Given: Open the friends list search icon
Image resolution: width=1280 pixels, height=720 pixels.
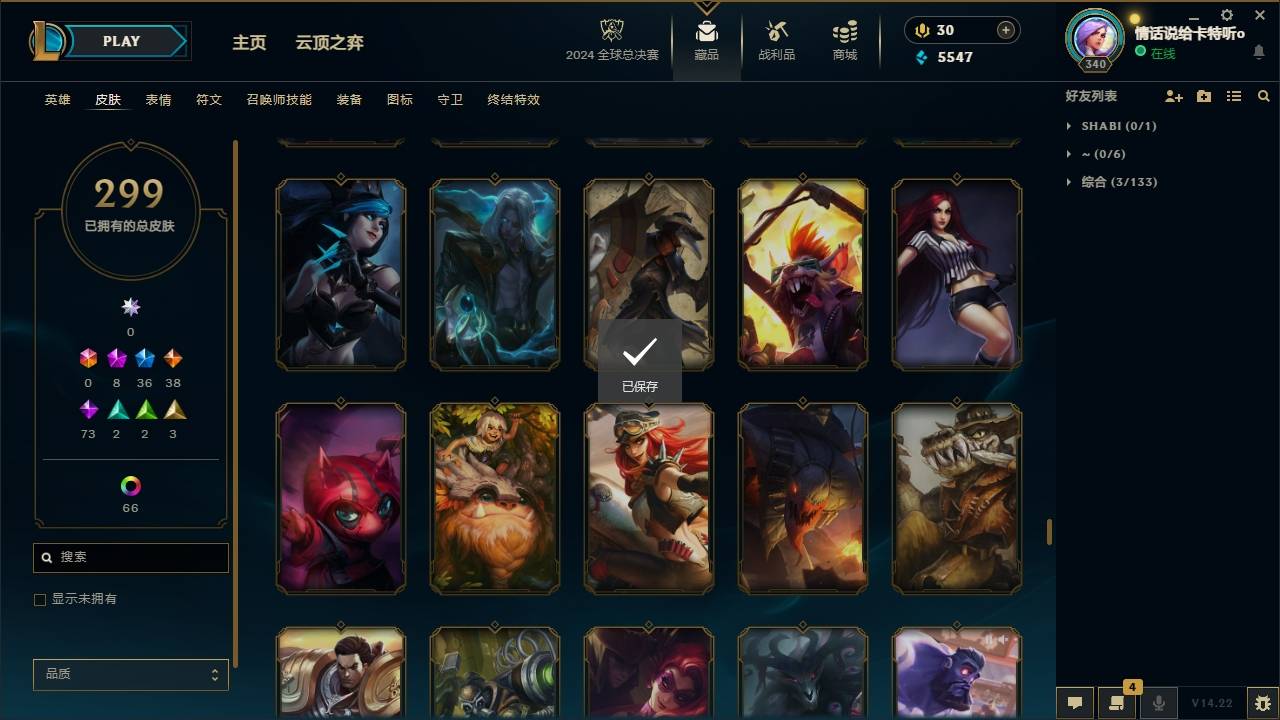Looking at the screenshot, I should [1263, 96].
